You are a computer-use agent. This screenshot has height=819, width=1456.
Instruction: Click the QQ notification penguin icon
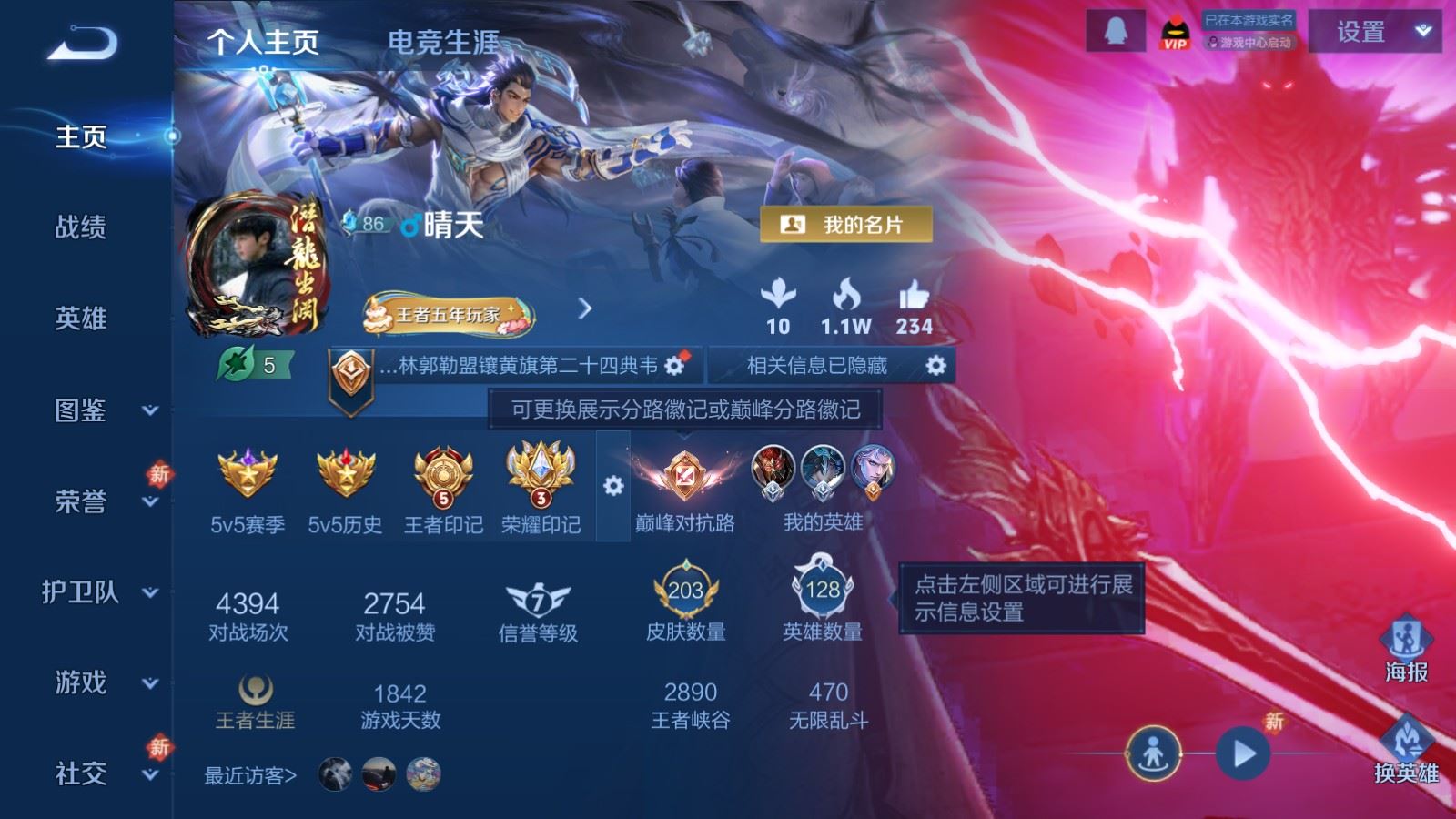pos(1116,29)
